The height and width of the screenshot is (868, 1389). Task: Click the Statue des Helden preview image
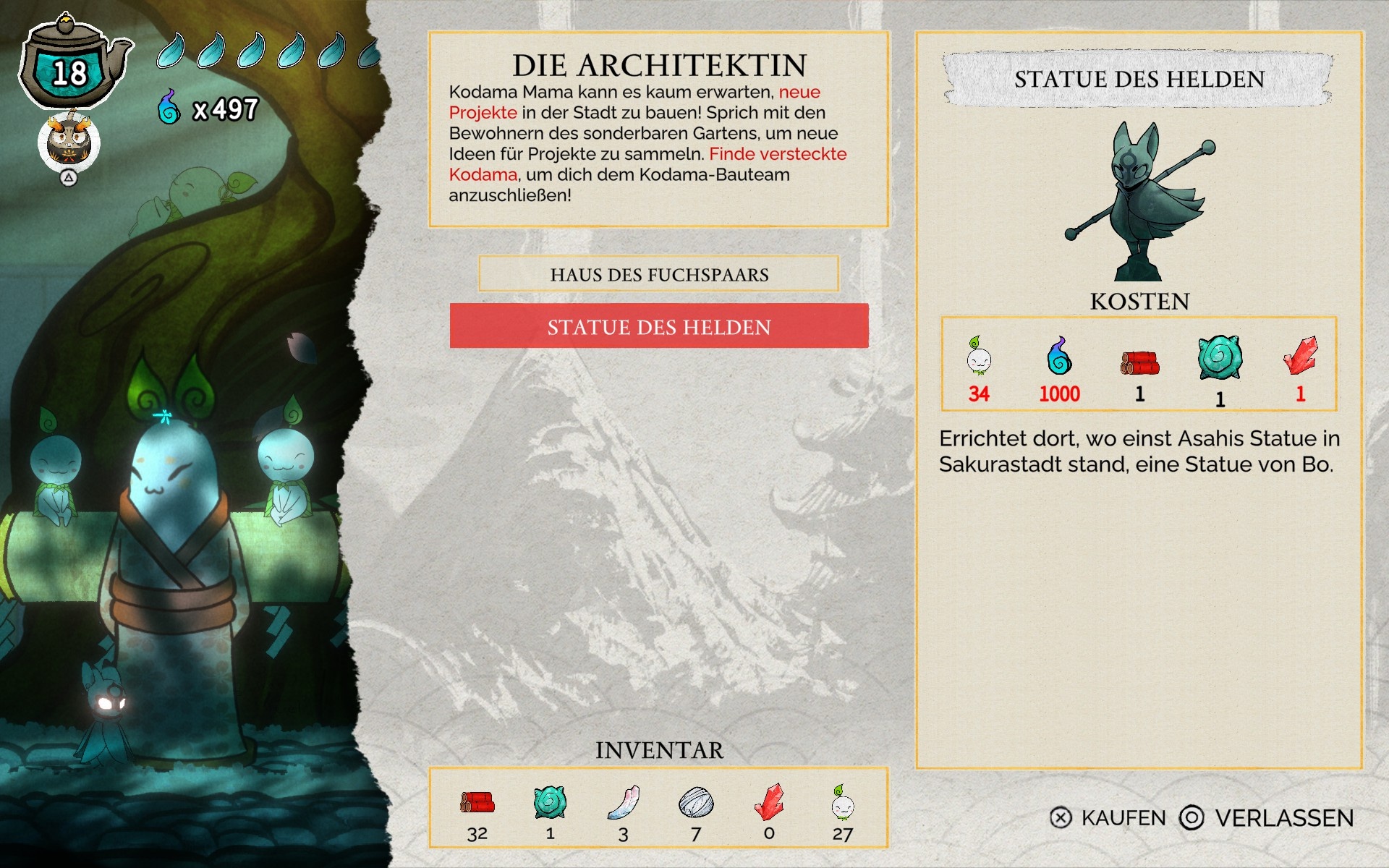tap(1139, 201)
